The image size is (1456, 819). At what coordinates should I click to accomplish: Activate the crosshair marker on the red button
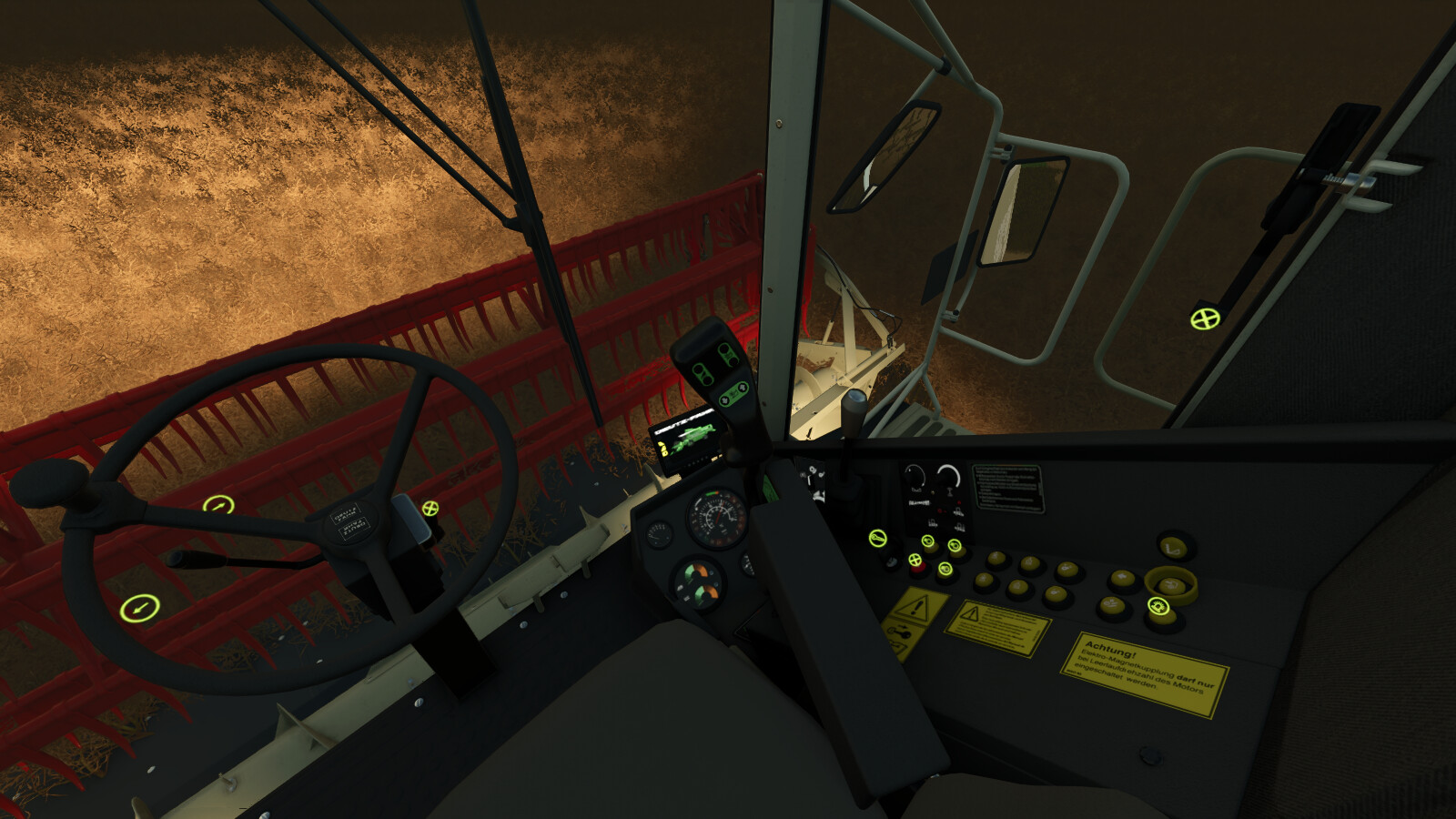click(915, 561)
